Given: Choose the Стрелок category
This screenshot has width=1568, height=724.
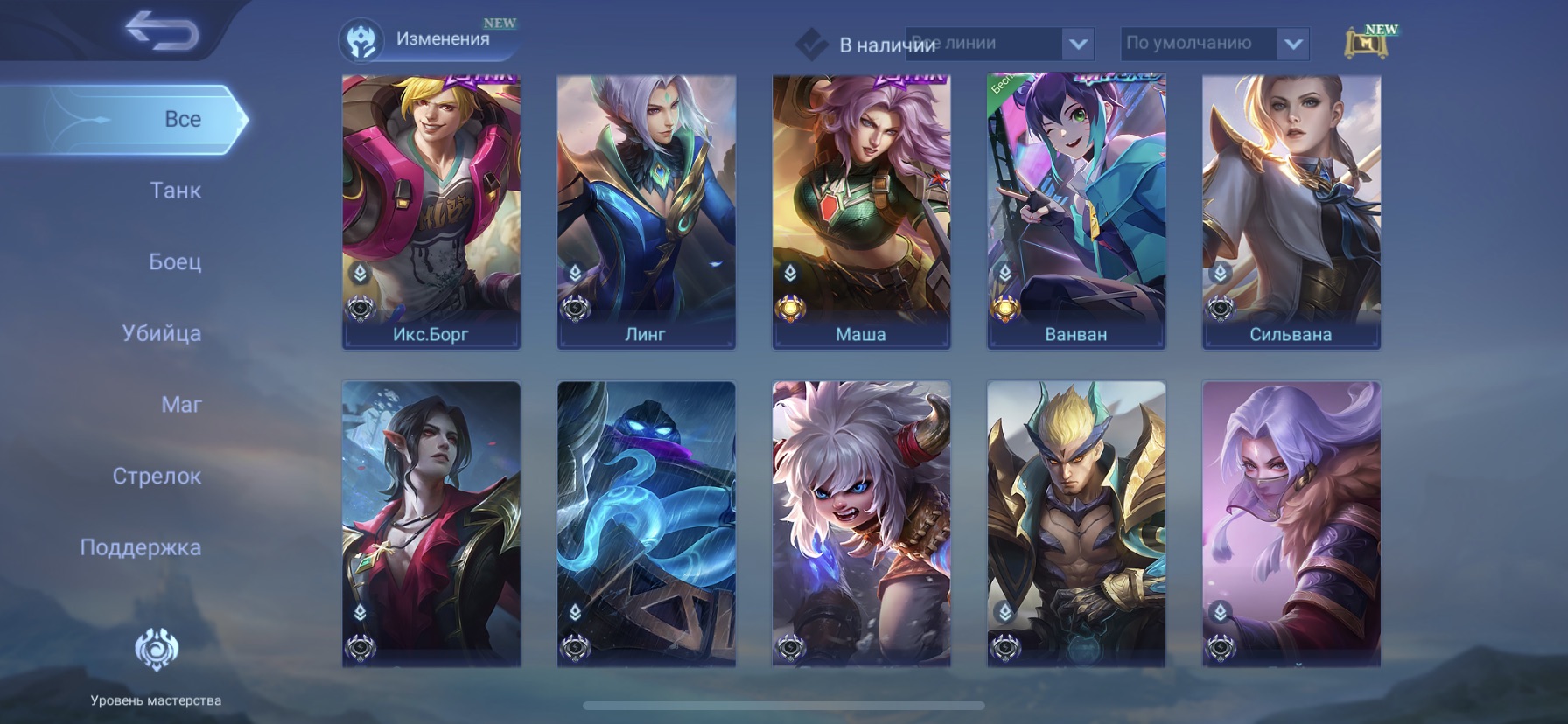Looking at the screenshot, I should (157, 477).
